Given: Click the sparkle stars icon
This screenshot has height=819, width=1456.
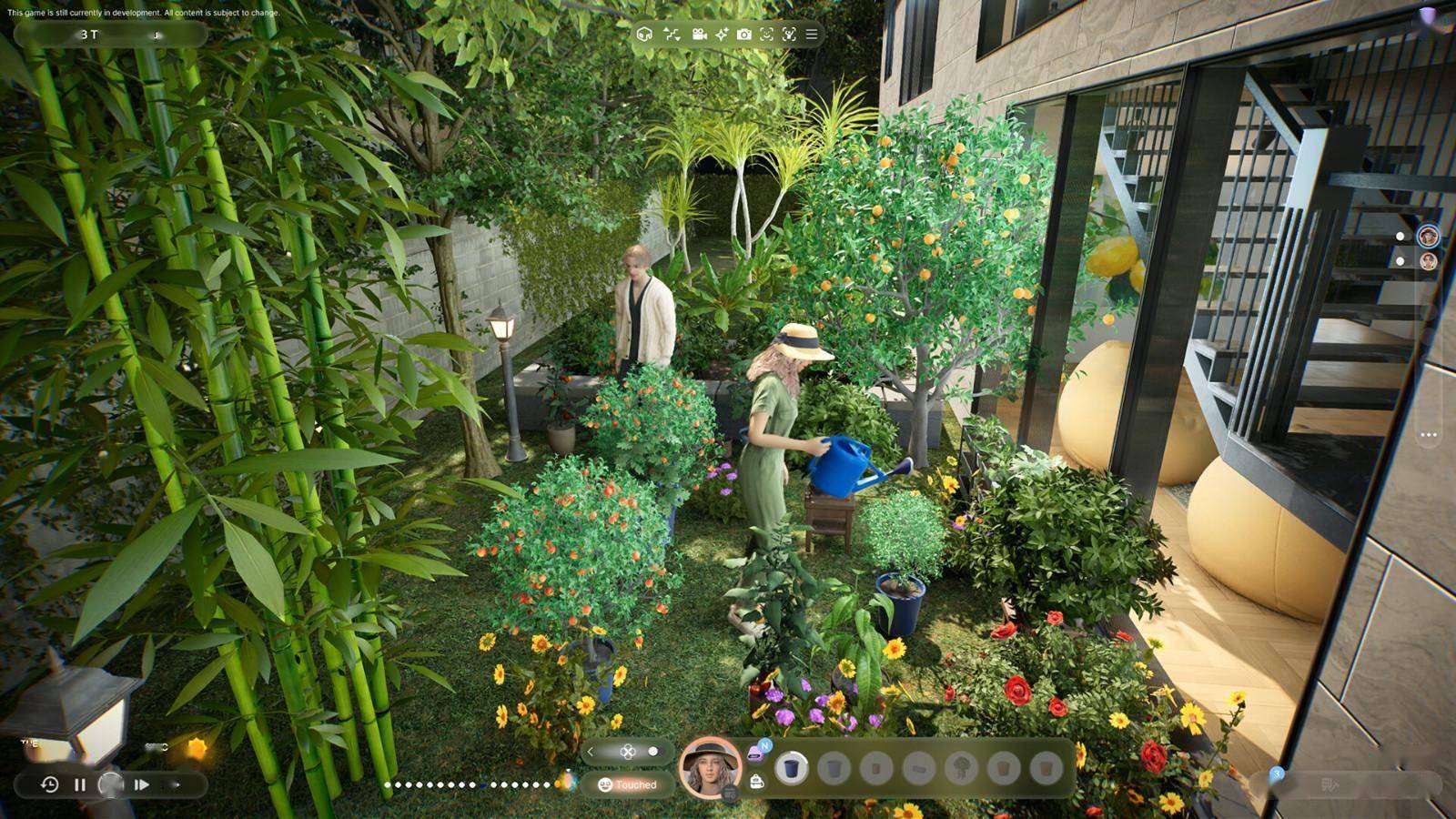Looking at the screenshot, I should tap(722, 35).
